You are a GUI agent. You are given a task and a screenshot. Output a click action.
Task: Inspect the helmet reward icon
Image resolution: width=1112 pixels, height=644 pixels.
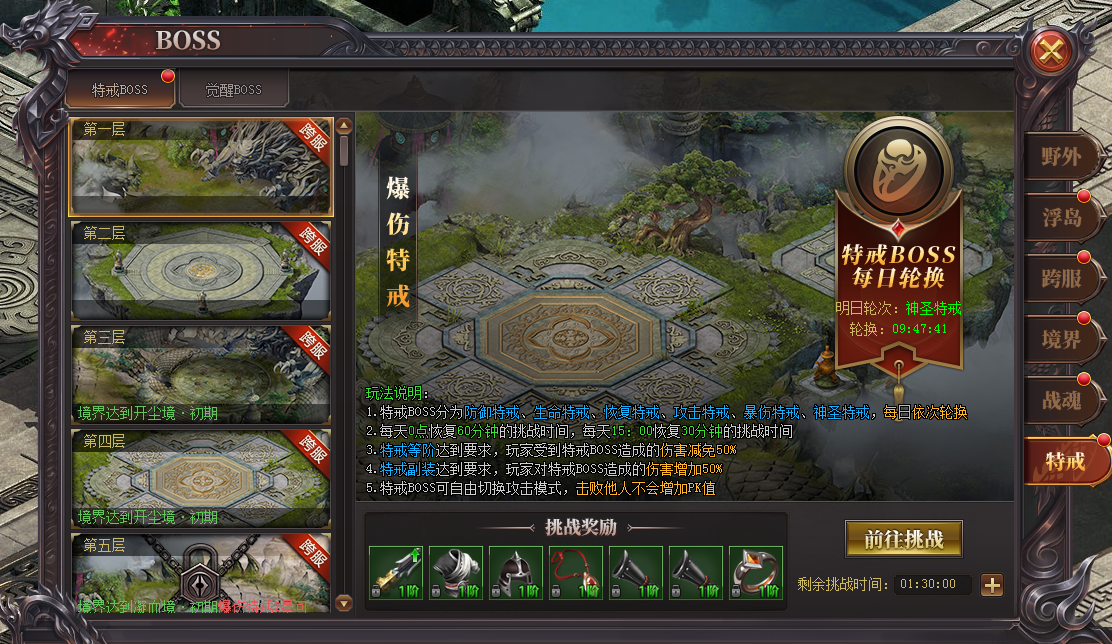(x=516, y=573)
